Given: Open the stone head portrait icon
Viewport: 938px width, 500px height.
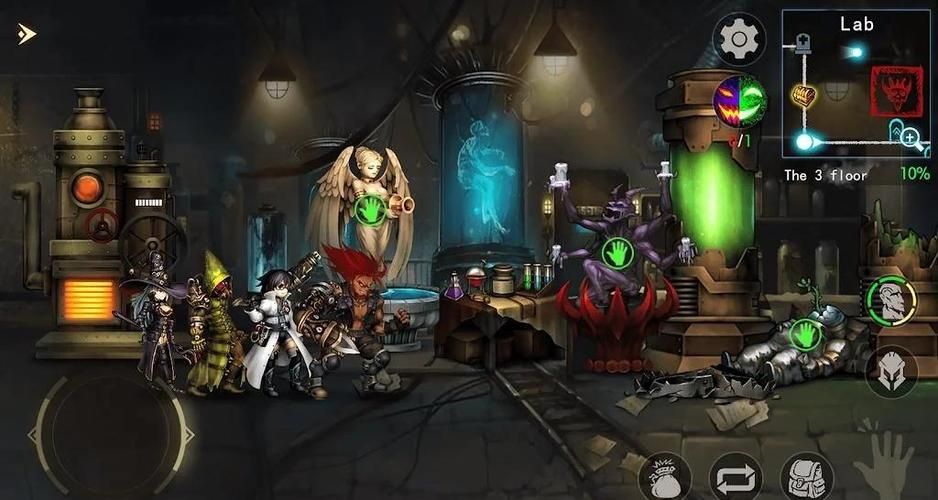Looking at the screenshot, I should pyautogui.click(x=891, y=299).
